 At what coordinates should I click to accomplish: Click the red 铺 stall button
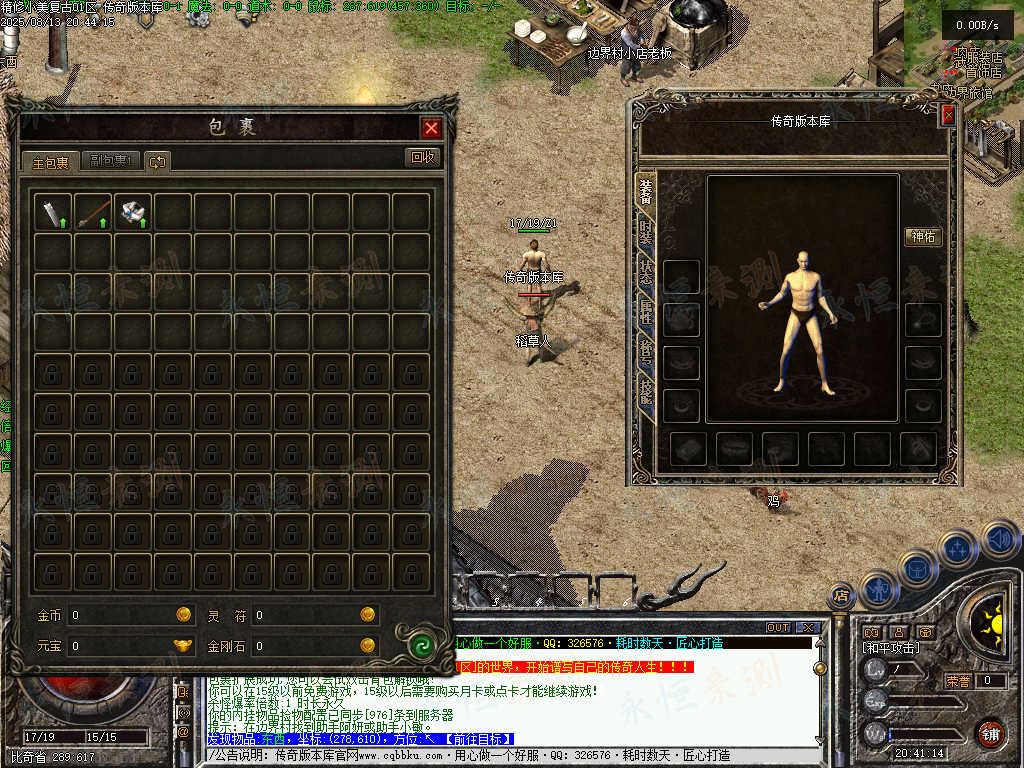pos(990,733)
